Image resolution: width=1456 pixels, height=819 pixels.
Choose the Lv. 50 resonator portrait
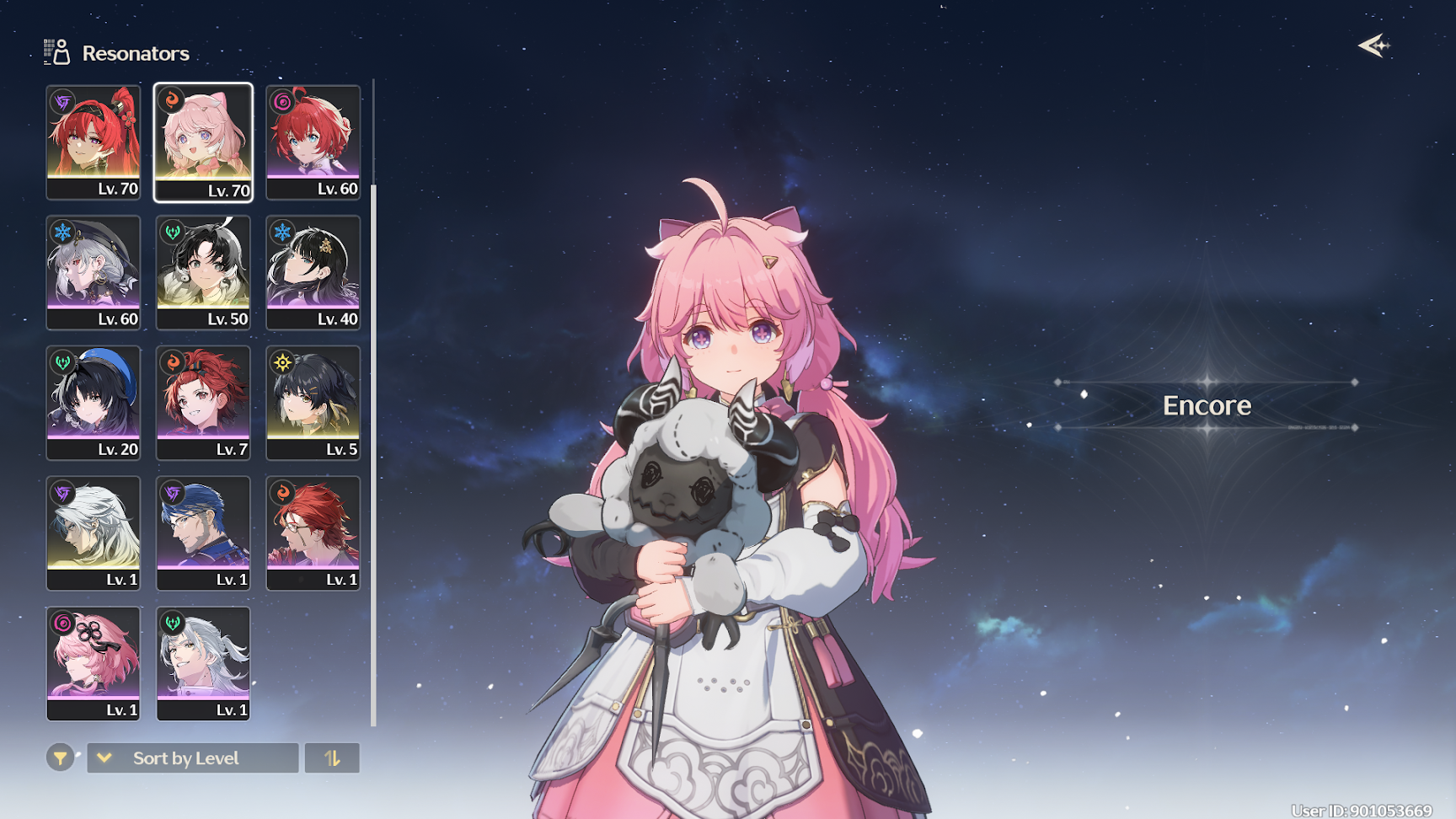coord(203,272)
